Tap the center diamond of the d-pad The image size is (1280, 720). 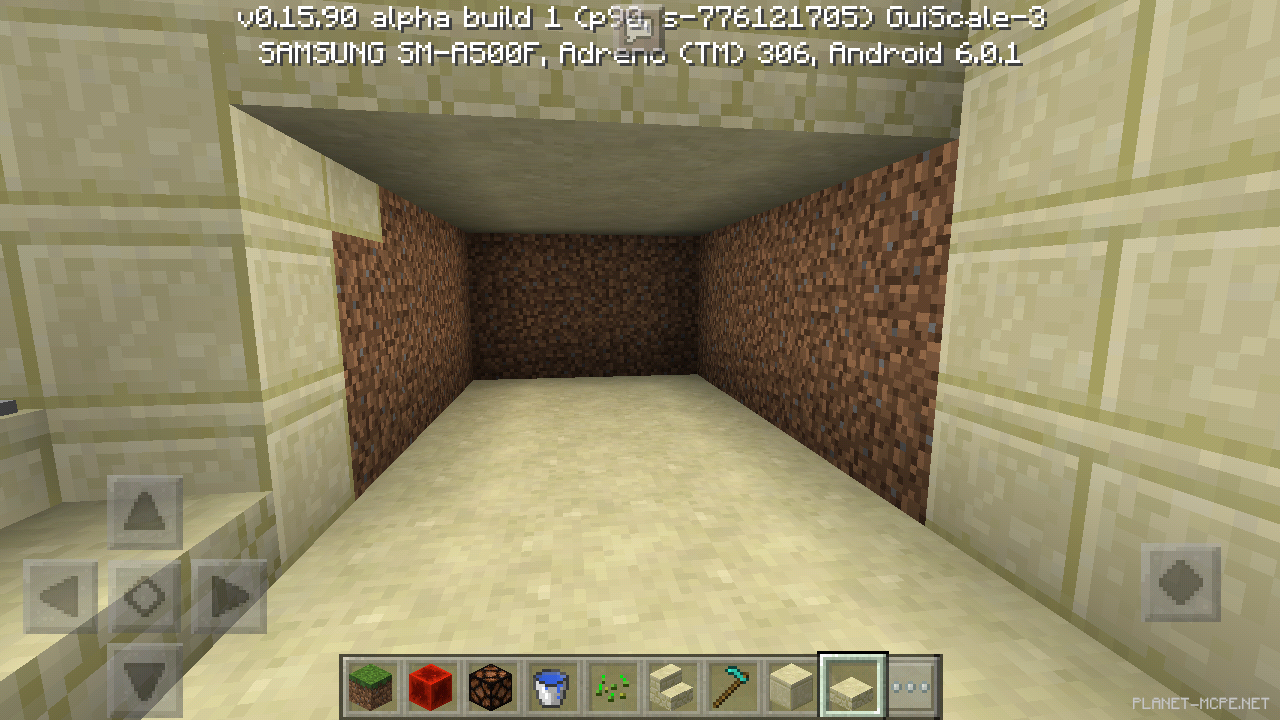(x=143, y=594)
